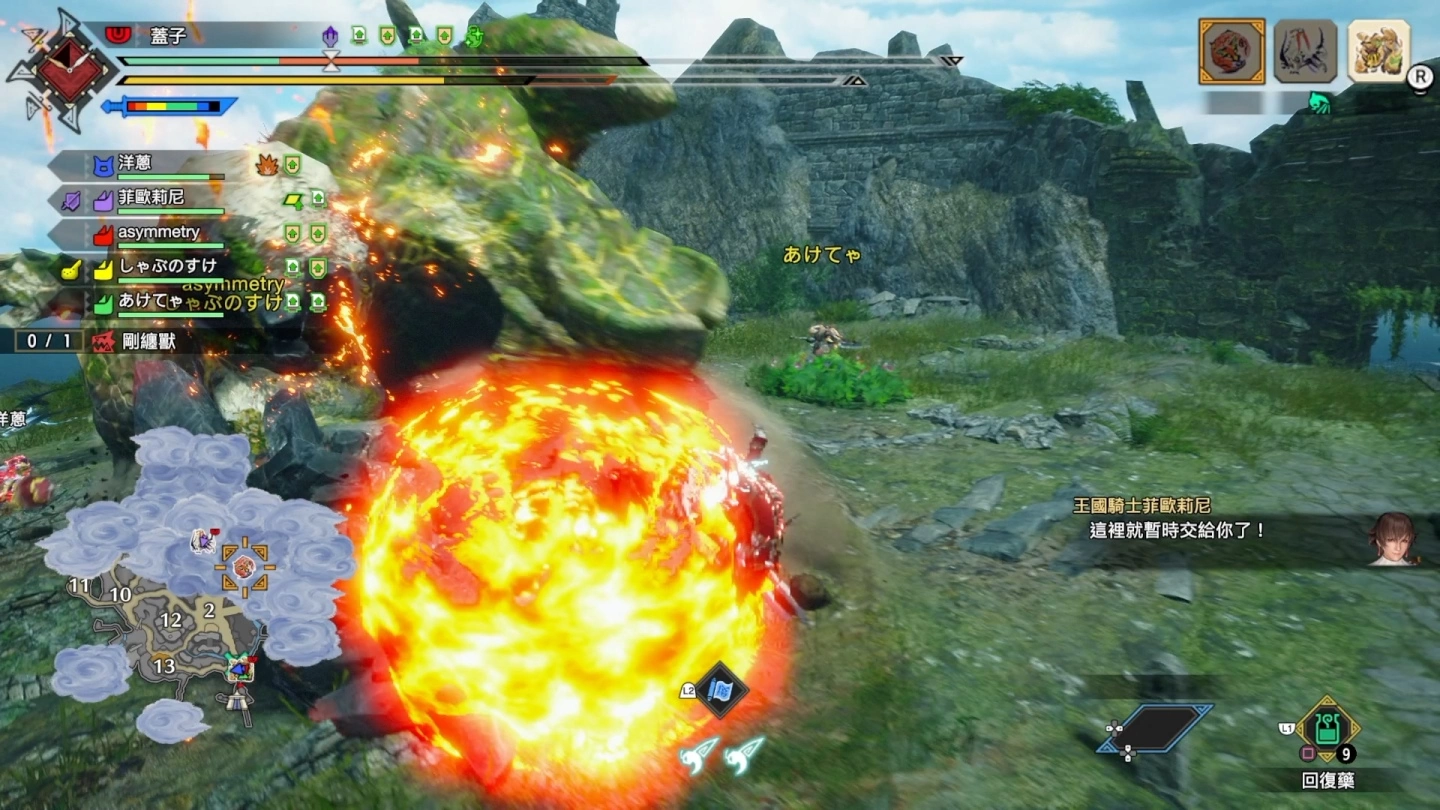Select party member asymmetry in the list

[x=158, y=232]
